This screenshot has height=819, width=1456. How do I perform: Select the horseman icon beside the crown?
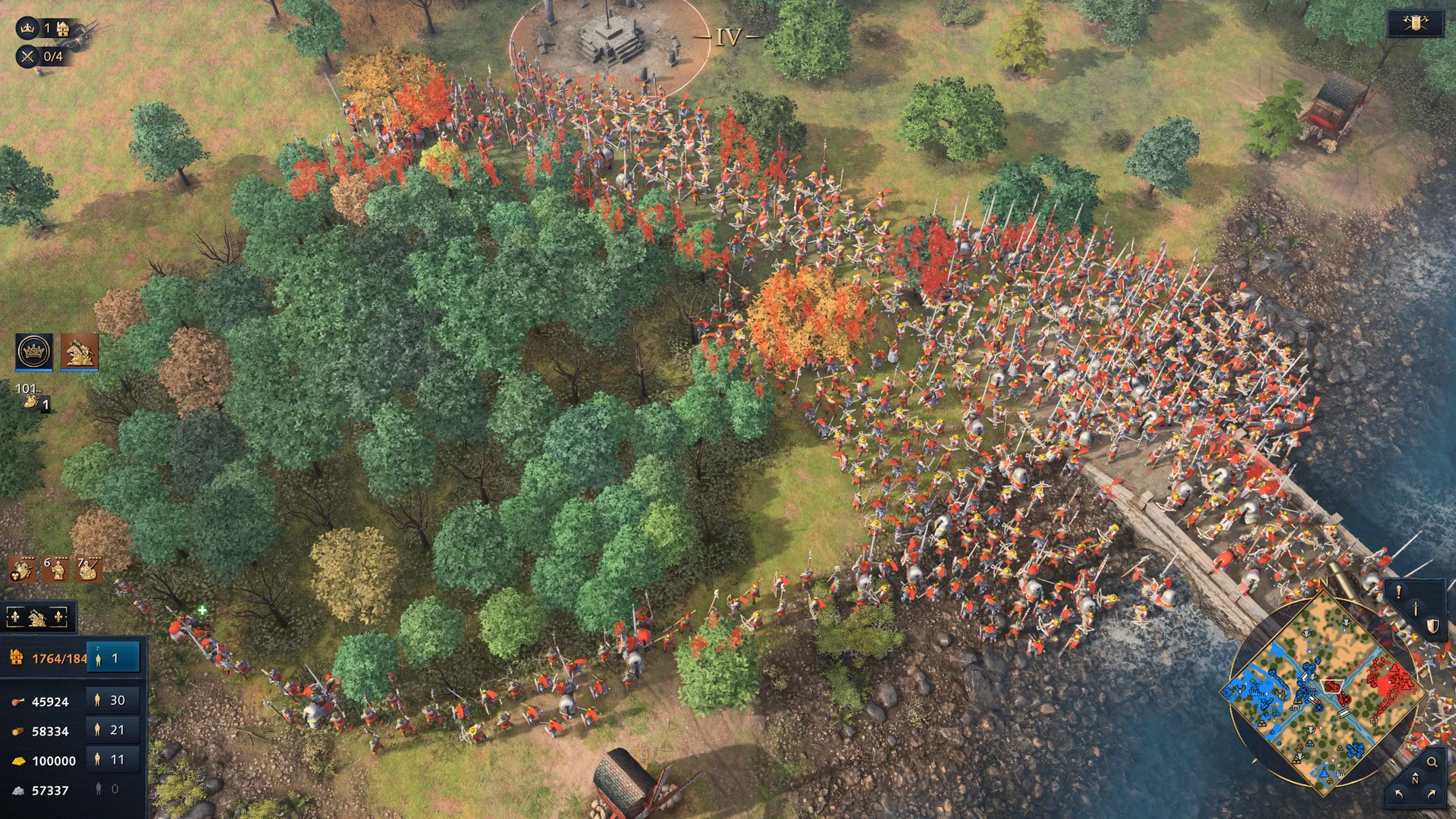point(80,352)
